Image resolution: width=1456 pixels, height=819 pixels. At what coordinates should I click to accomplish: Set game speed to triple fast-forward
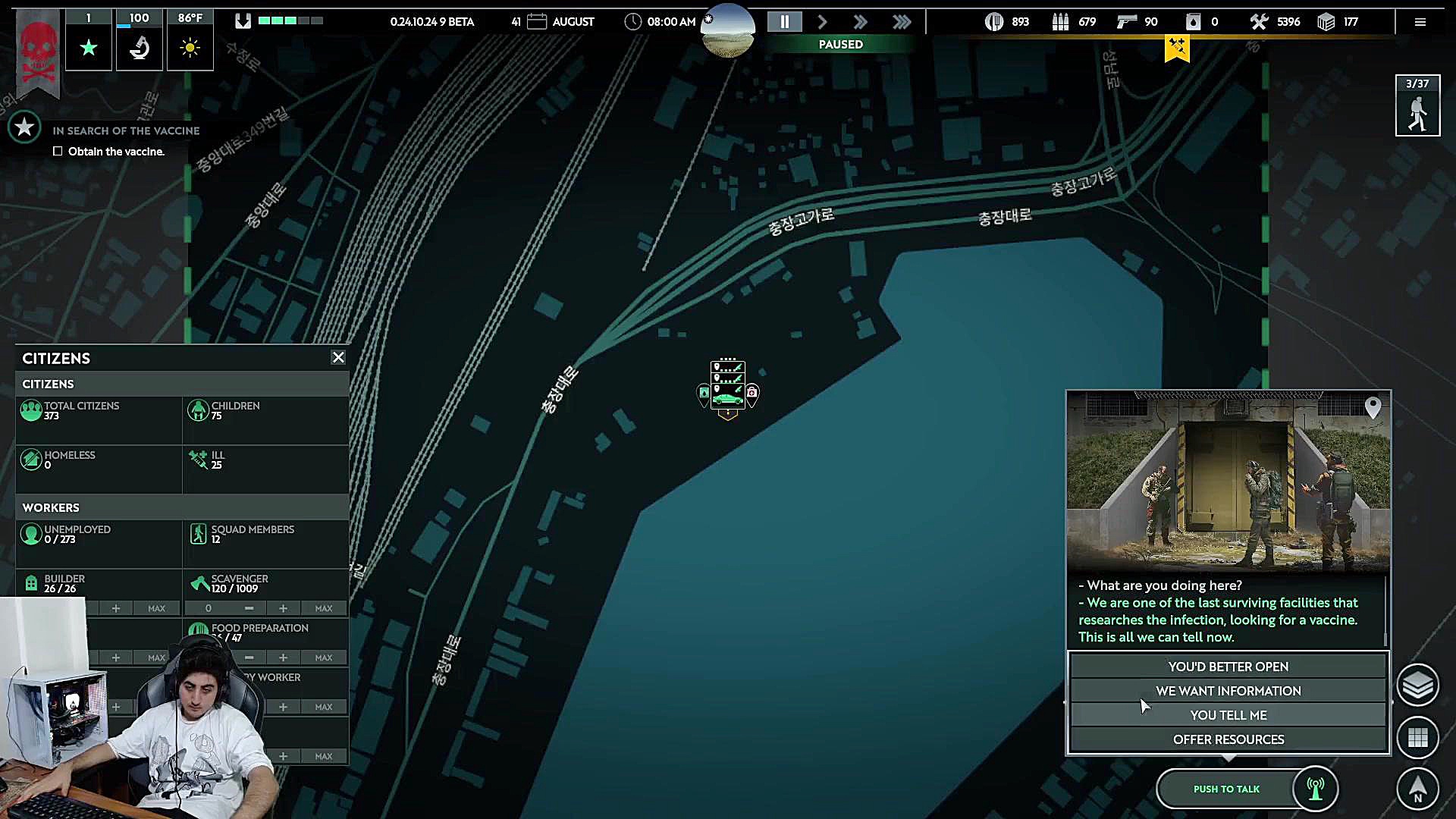click(x=902, y=22)
